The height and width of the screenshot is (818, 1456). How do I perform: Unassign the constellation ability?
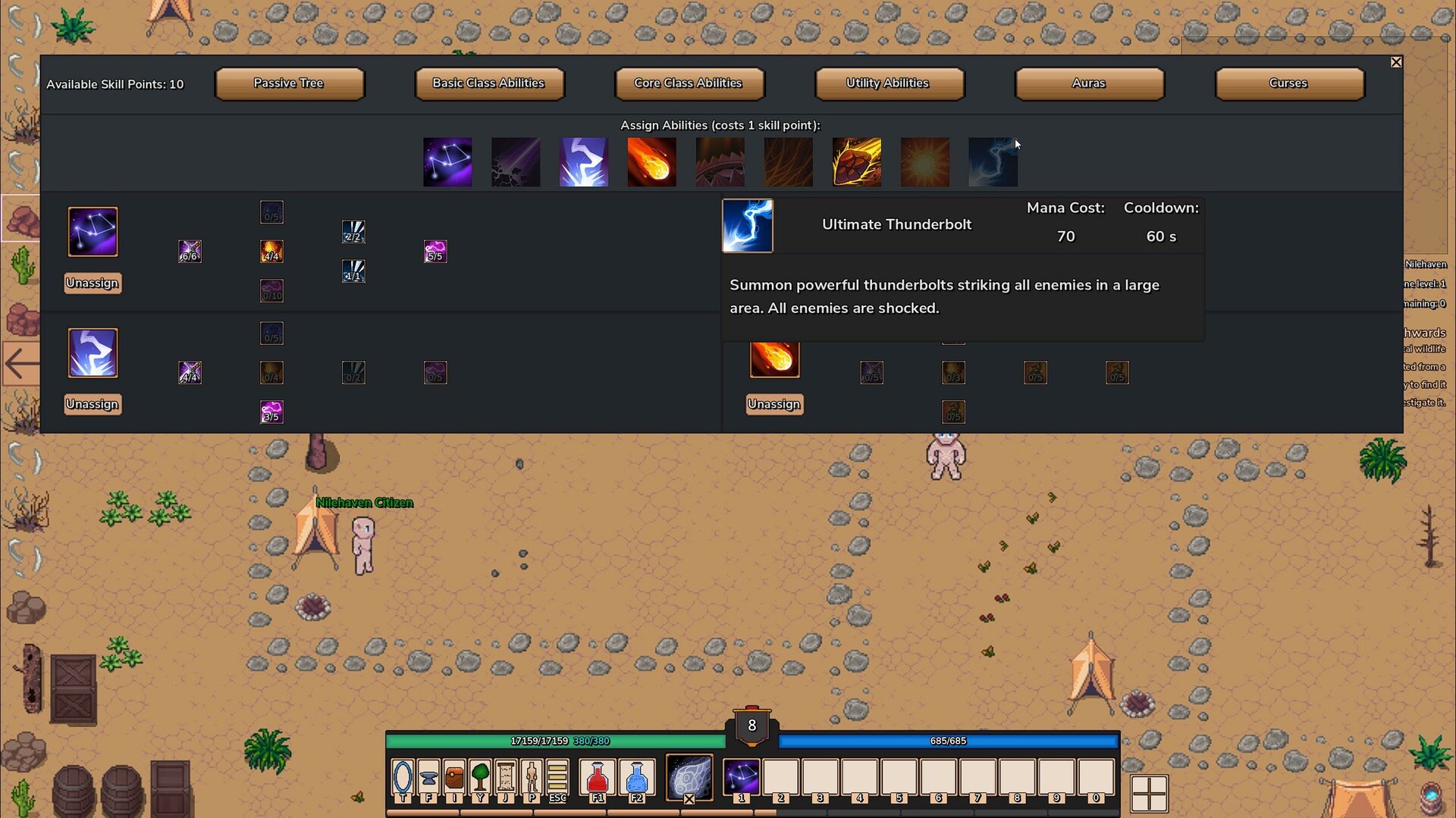92,283
